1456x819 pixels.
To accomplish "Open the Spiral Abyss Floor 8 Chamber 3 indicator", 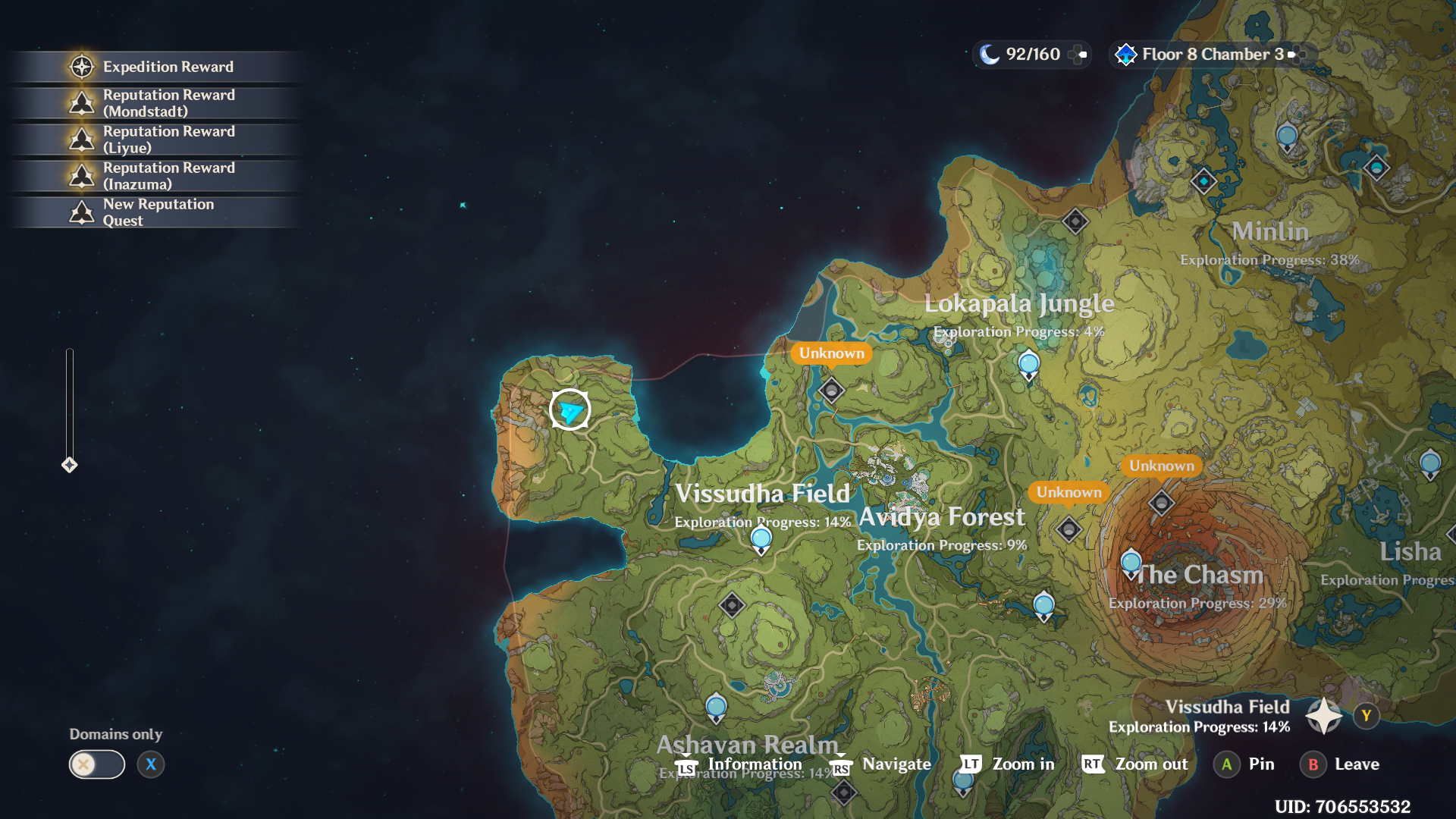I will click(1198, 54).
